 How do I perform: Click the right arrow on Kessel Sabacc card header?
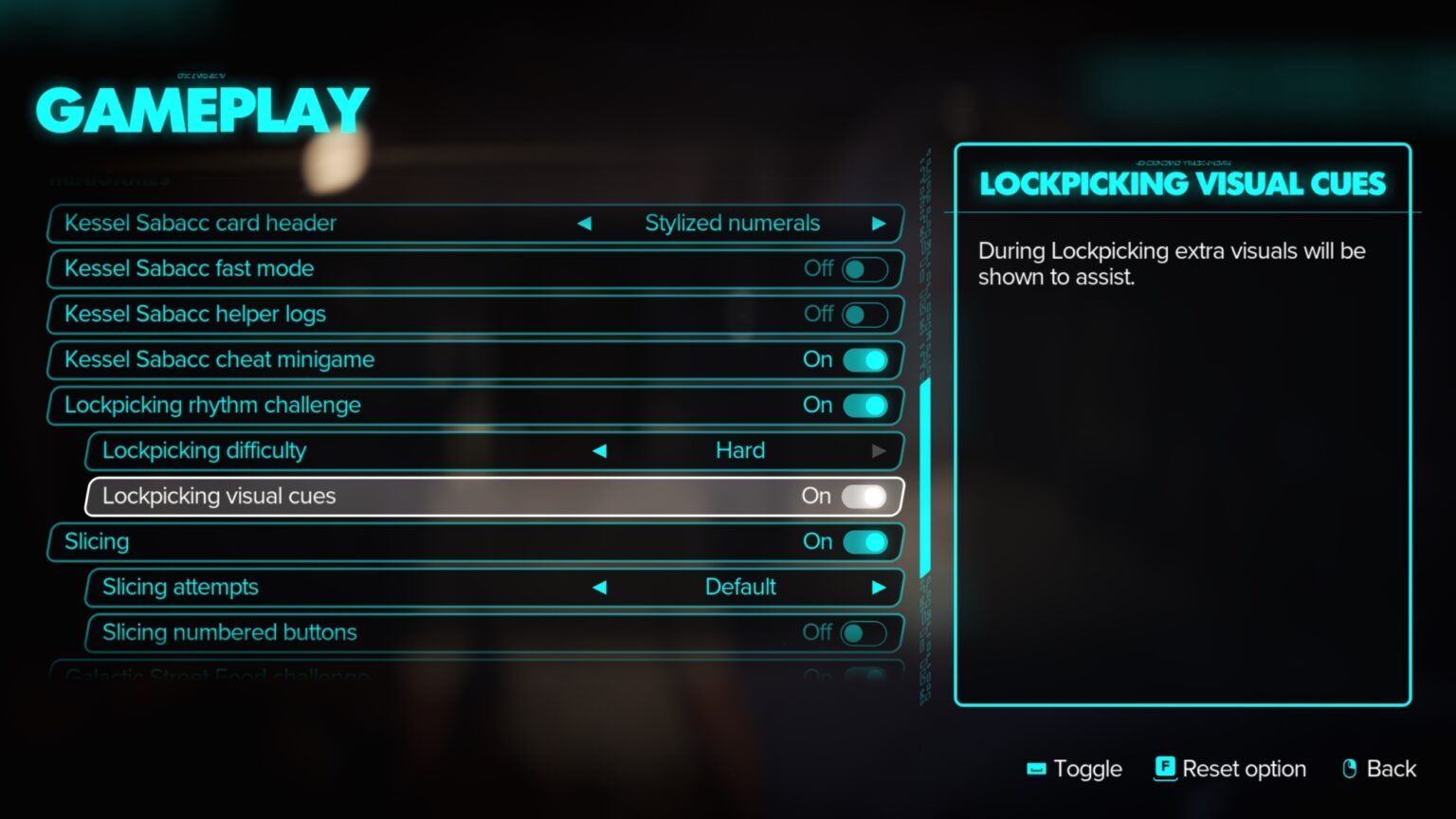[x=882, y=224]
